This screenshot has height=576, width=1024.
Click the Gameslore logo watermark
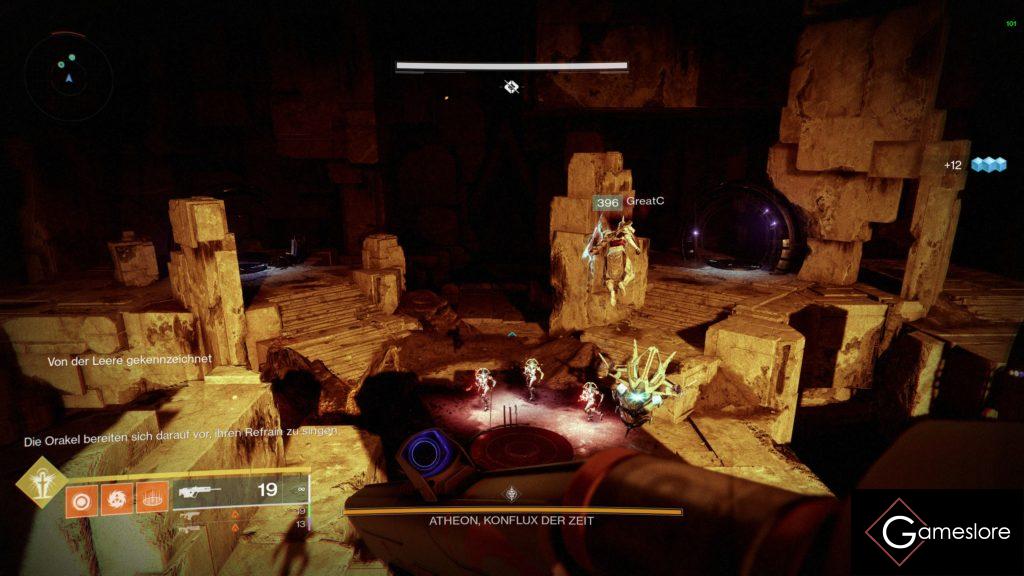[936, 532]
